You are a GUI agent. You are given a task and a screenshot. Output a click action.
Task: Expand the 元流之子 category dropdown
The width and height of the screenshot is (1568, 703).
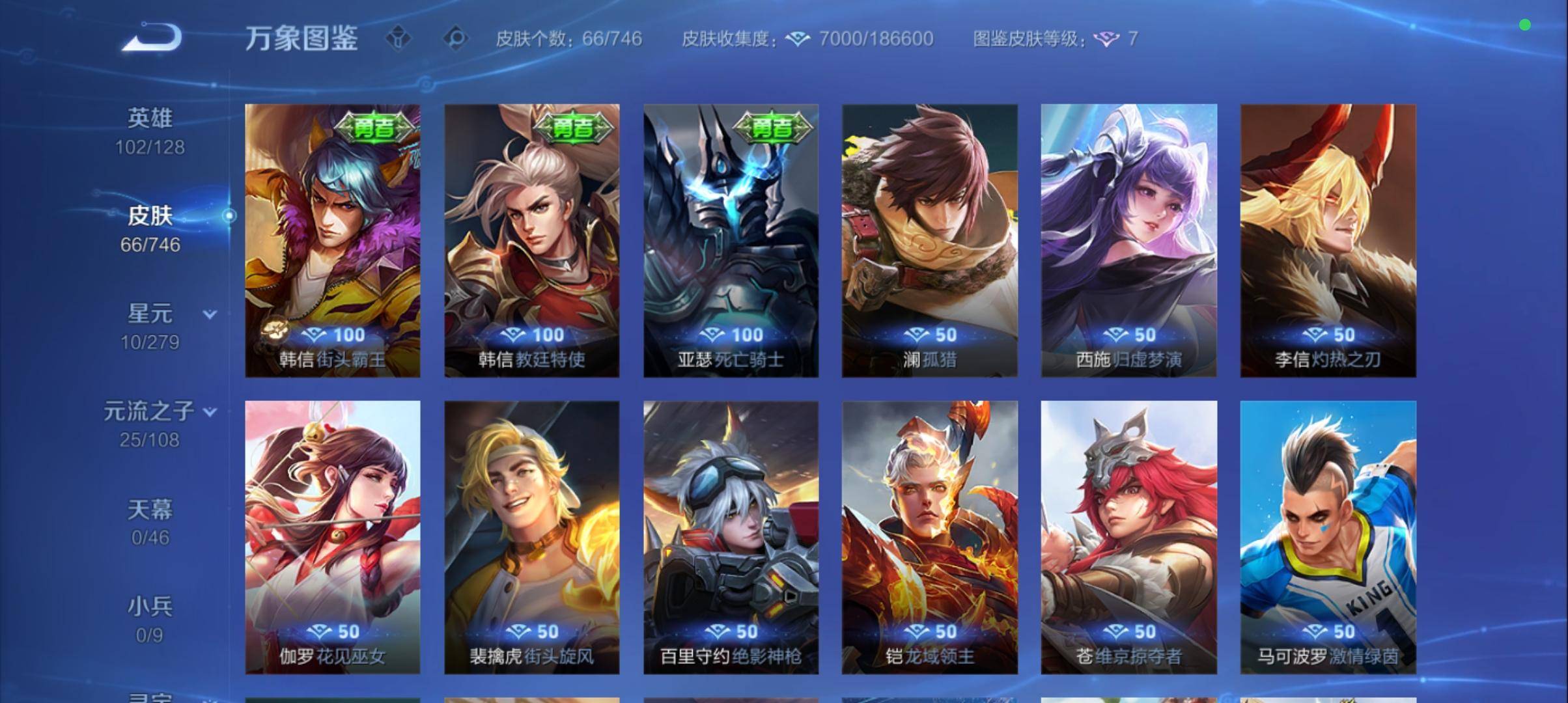coord(210,413)
